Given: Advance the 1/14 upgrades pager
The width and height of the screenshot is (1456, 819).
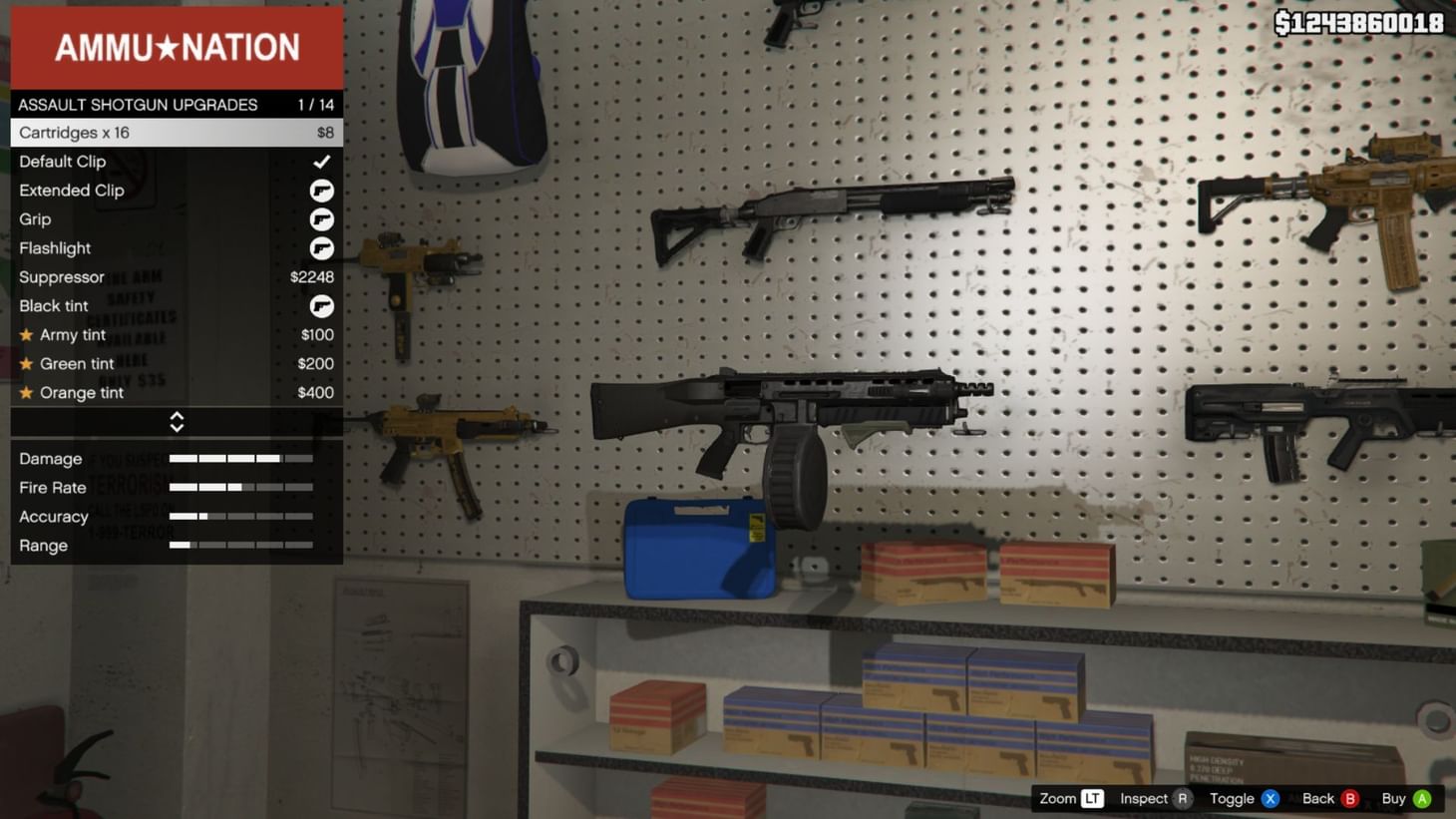Looking at the screenshot, I should pos(314,104).
